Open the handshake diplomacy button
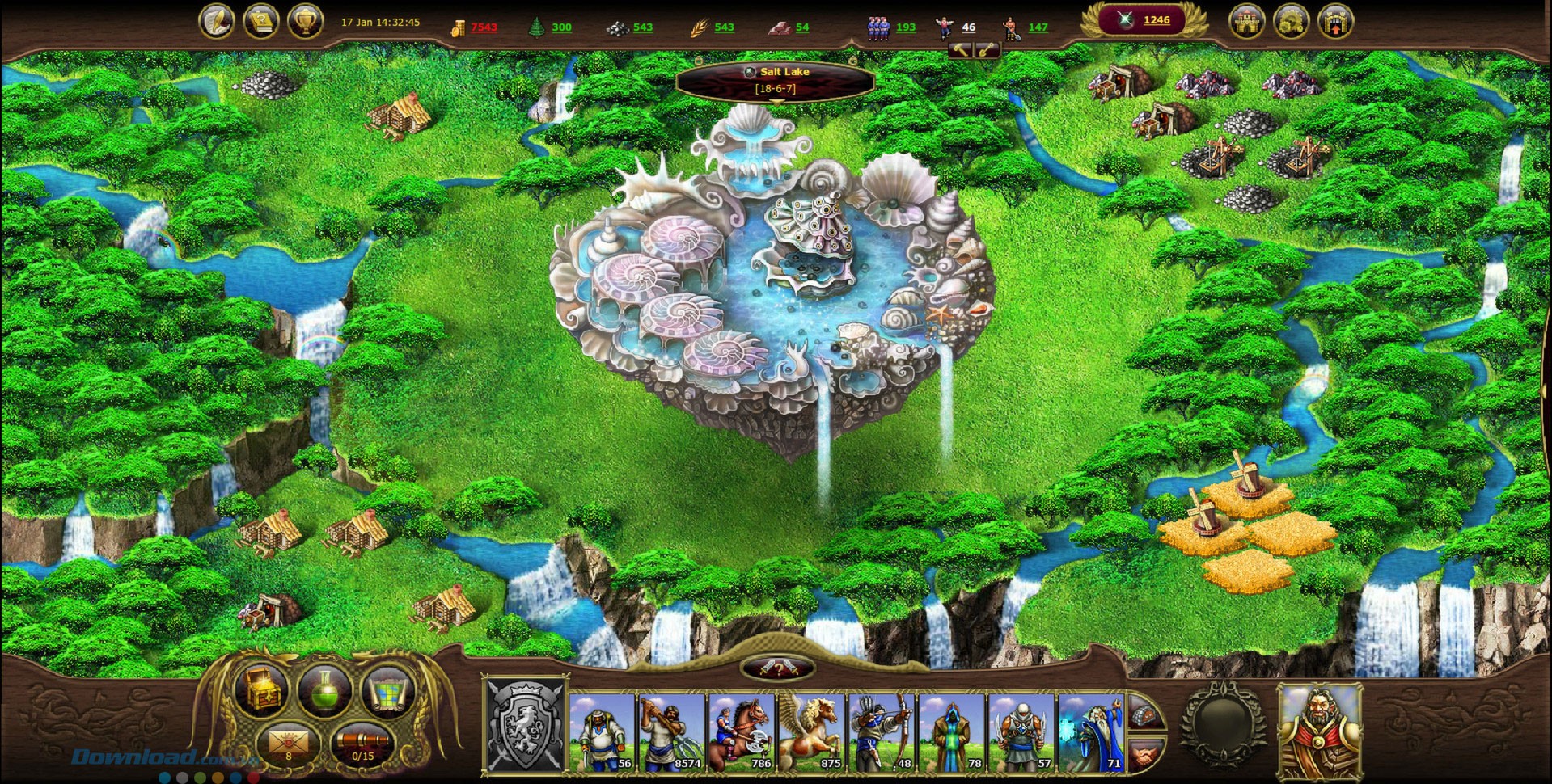 (1148, 755)
